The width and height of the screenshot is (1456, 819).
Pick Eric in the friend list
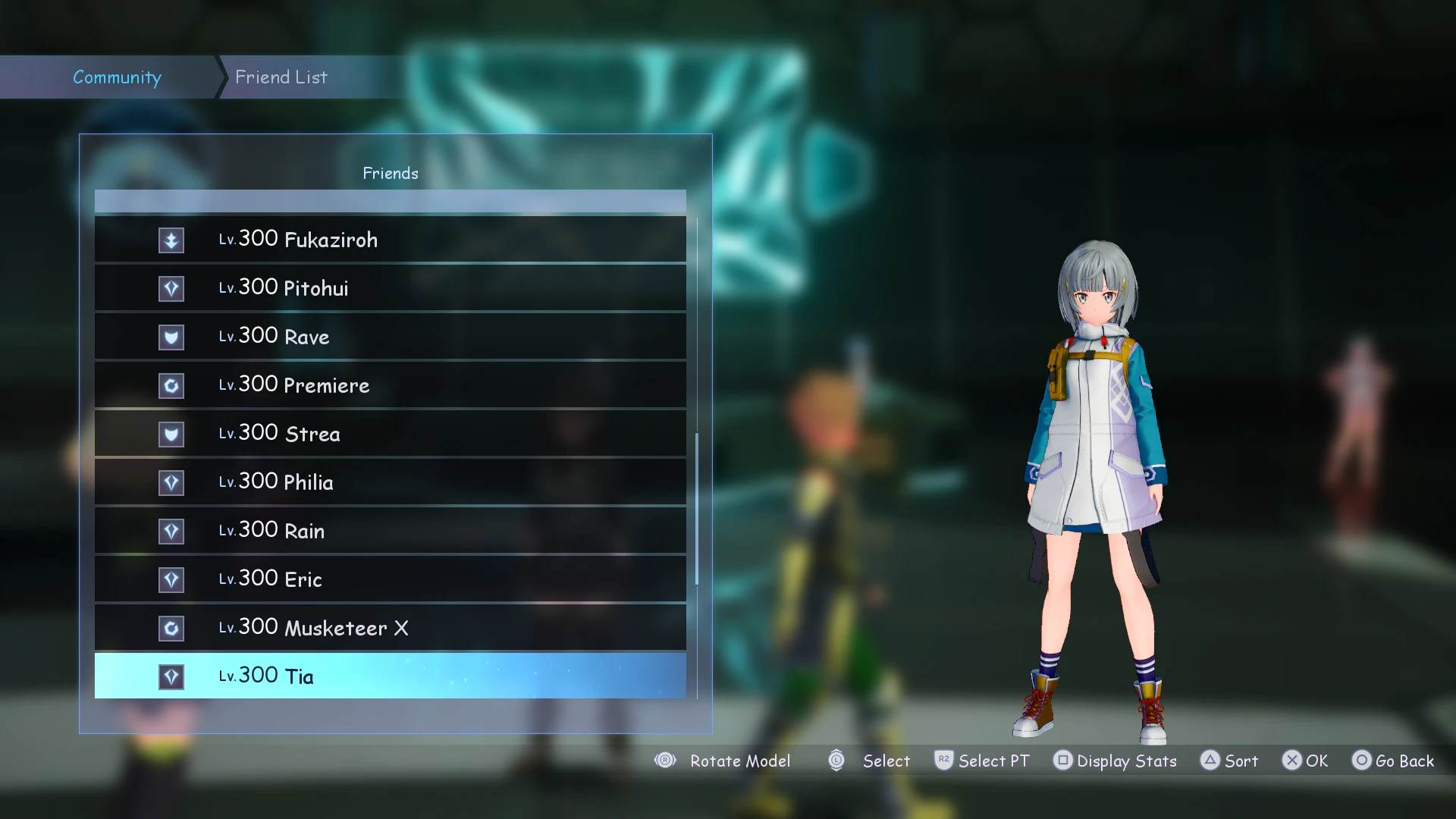click(390, 579)
